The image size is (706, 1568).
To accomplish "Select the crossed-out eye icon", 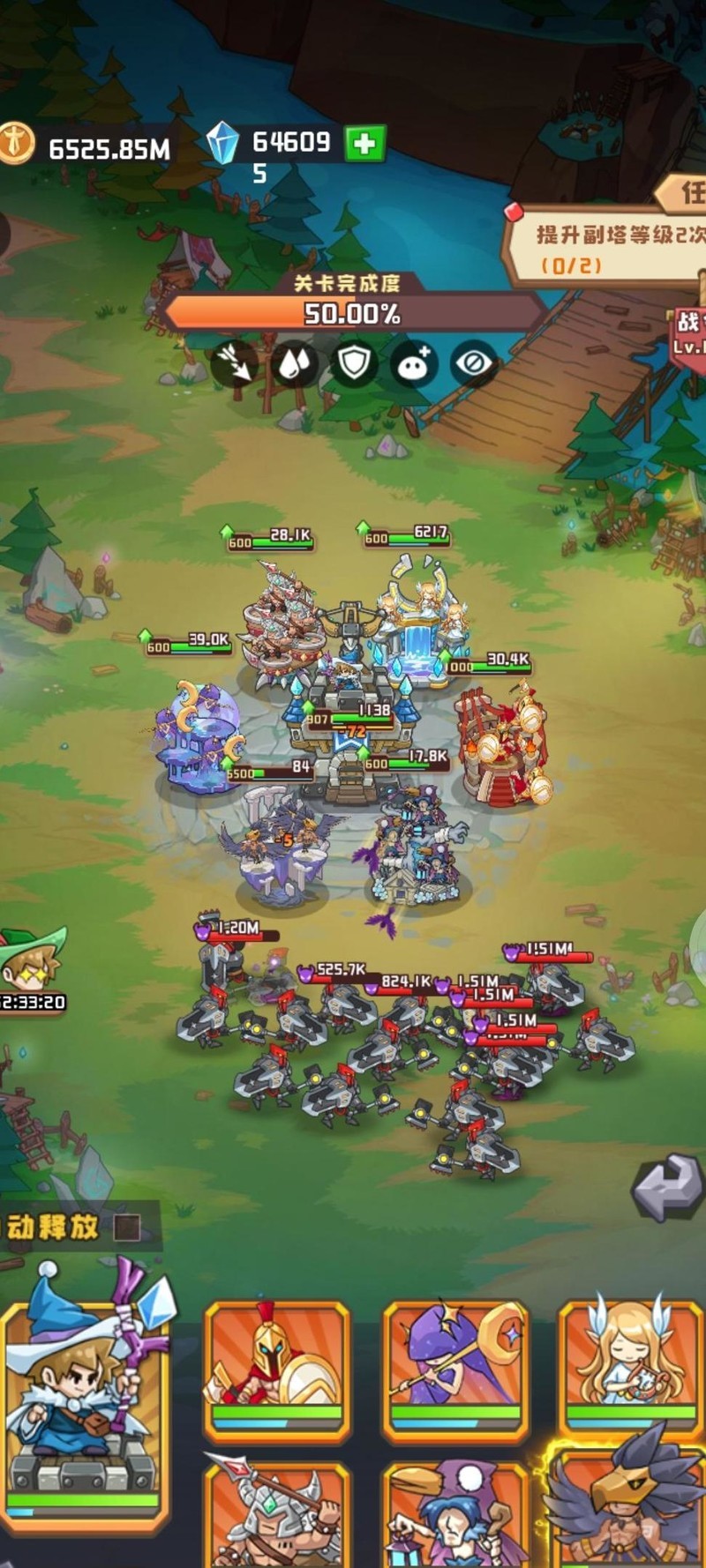I will (474, 362).
